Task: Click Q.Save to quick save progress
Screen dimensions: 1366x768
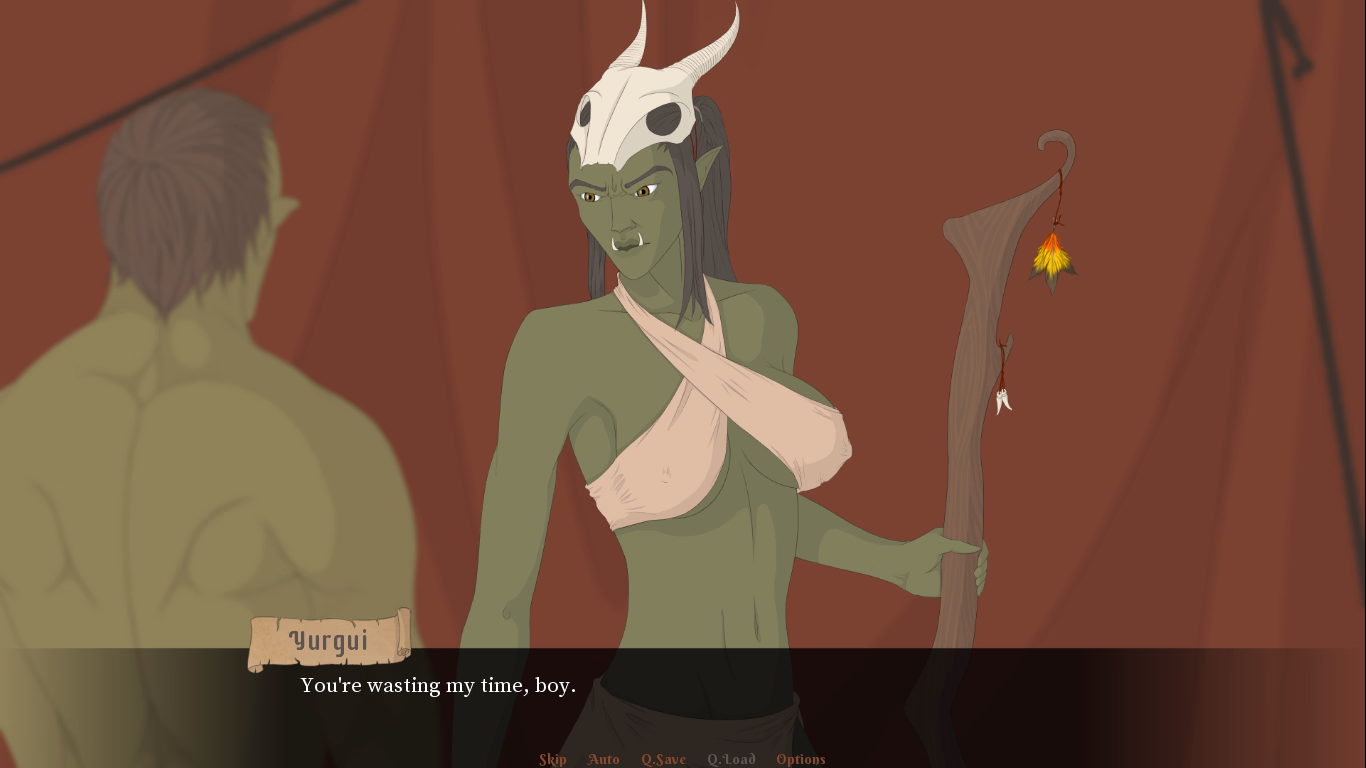Action: [x=663, y=759]
